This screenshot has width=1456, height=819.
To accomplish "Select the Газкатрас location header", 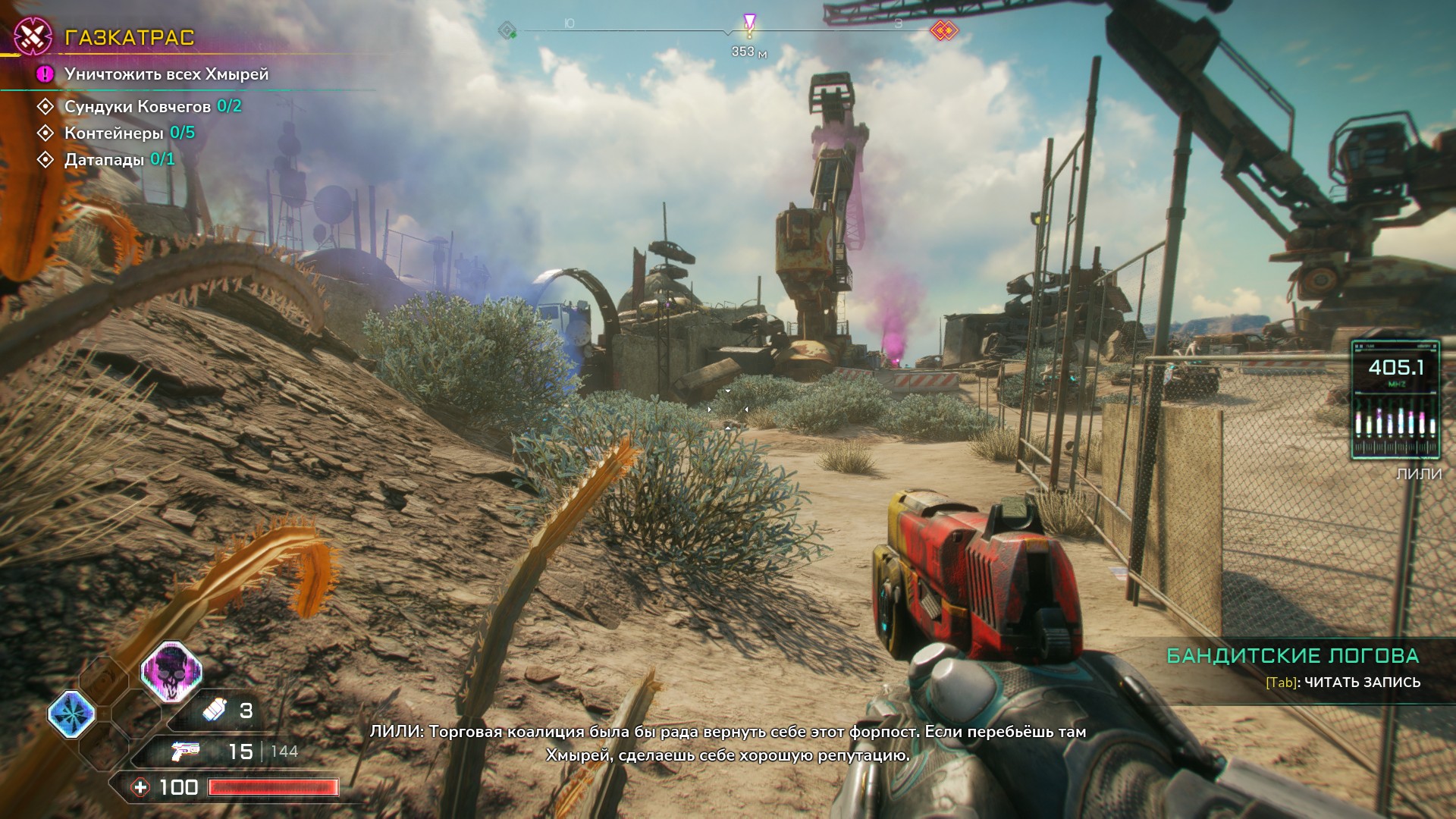I will pyautogui.click(x=129, y=37).
